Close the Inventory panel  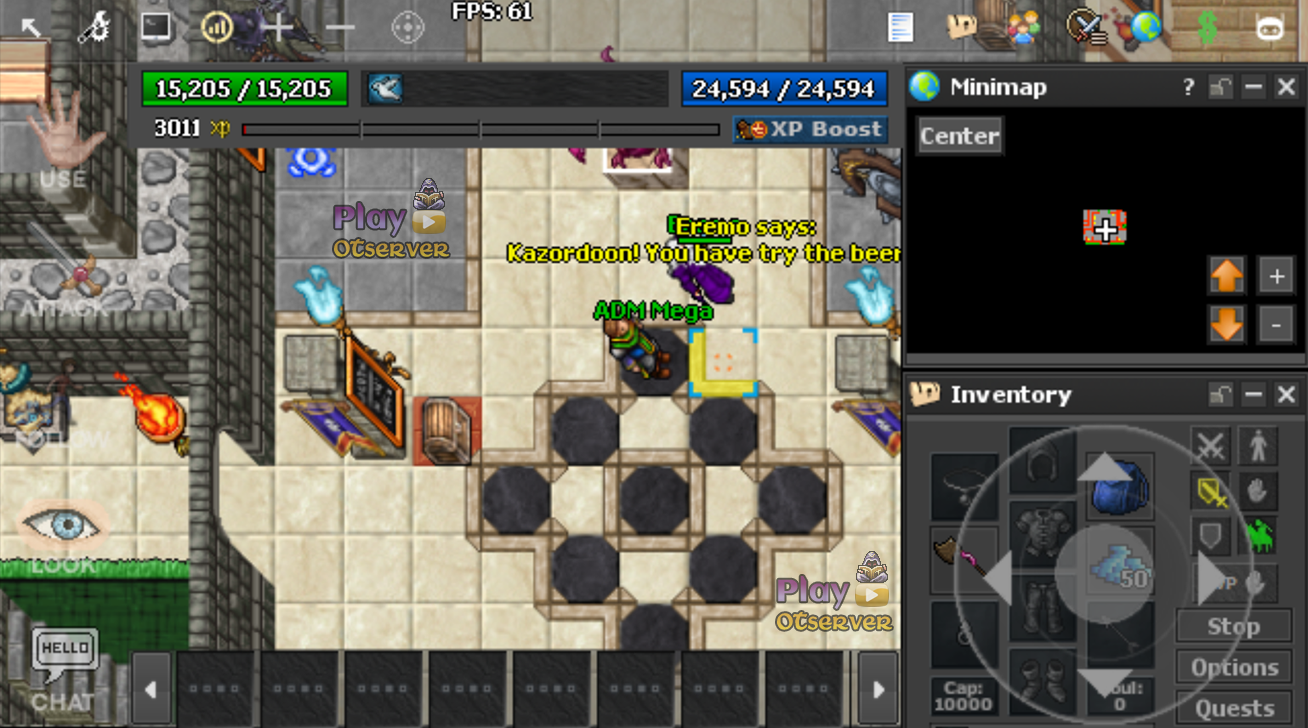coord(1287,395)
